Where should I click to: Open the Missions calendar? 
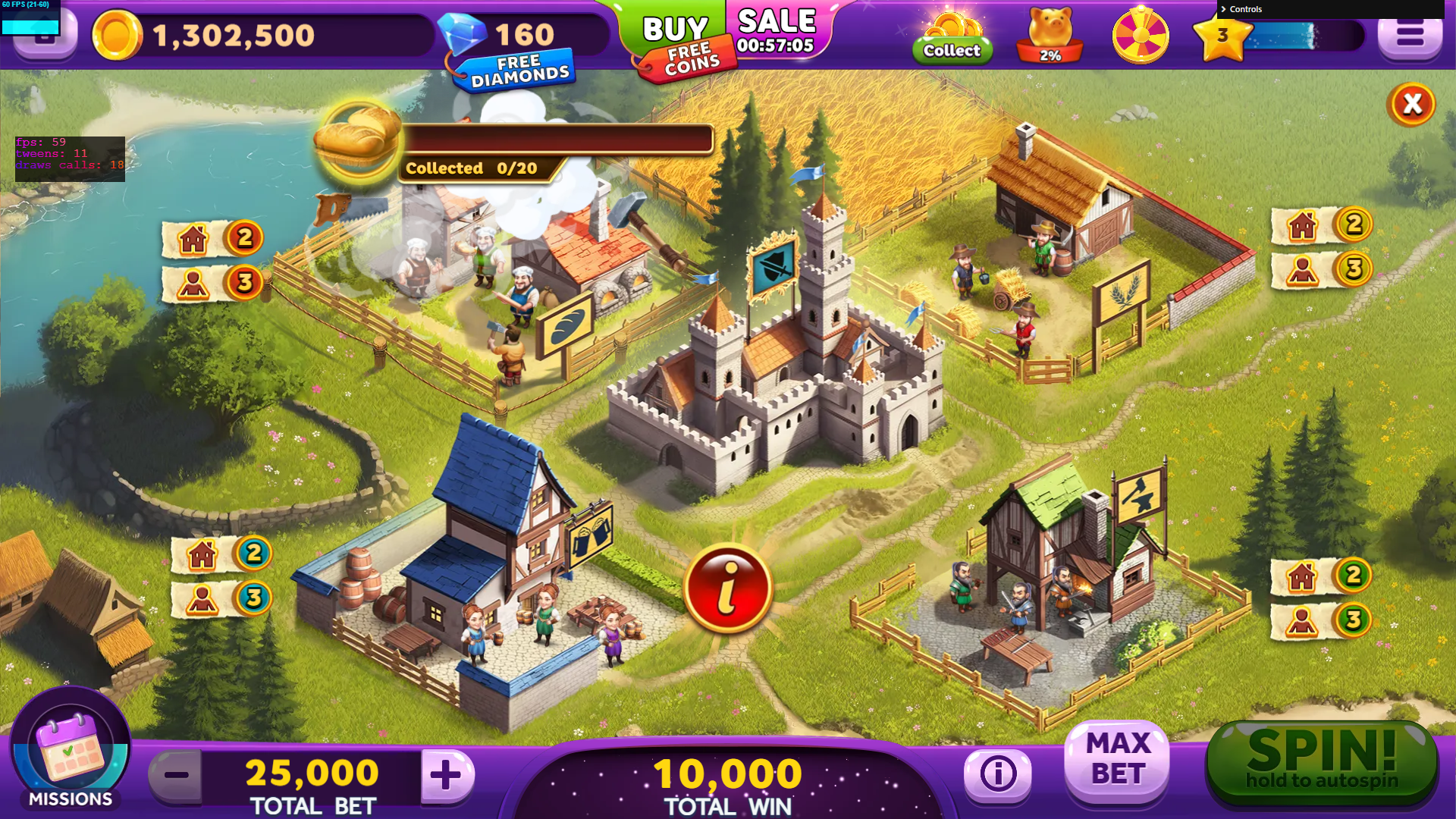coord(71,748)
